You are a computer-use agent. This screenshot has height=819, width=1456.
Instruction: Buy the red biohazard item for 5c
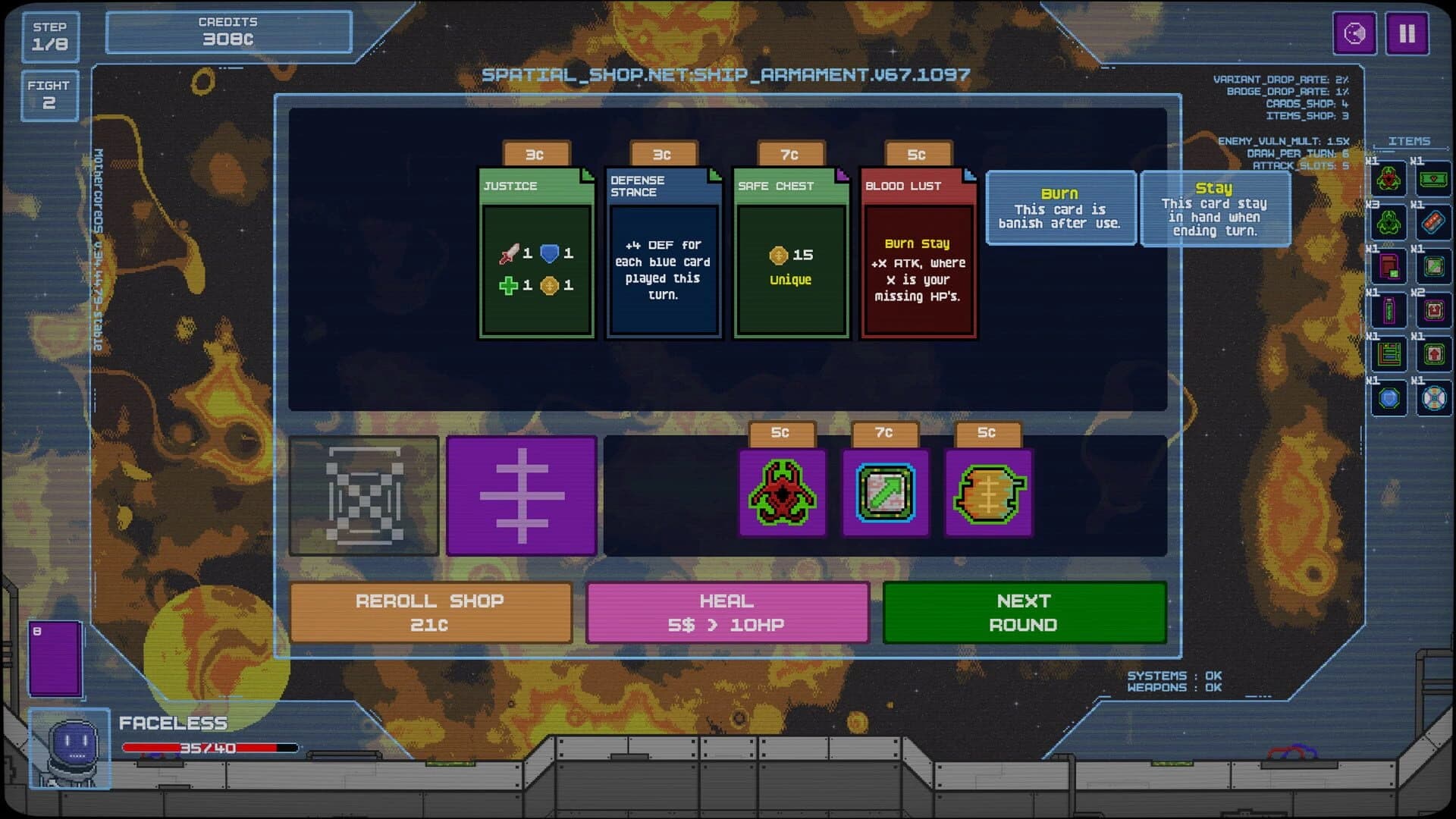point(783,493)
